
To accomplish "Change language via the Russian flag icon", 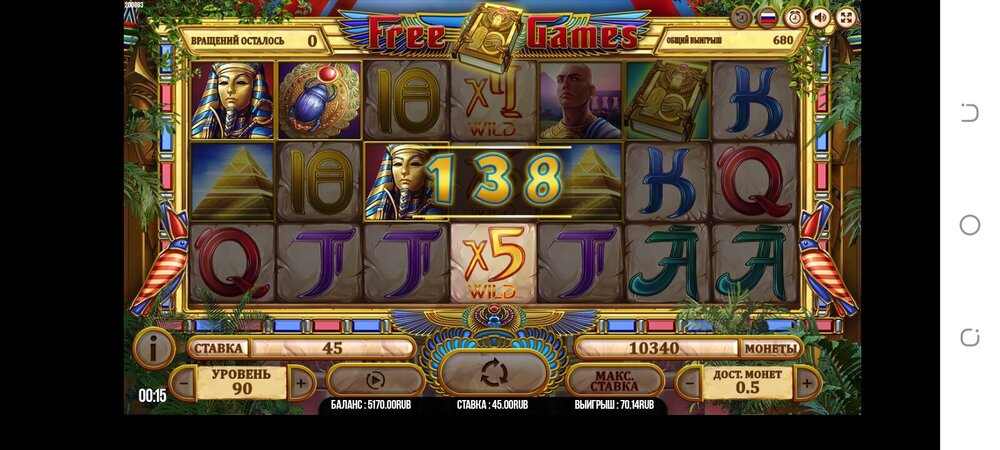I will [x=768, y=17].
